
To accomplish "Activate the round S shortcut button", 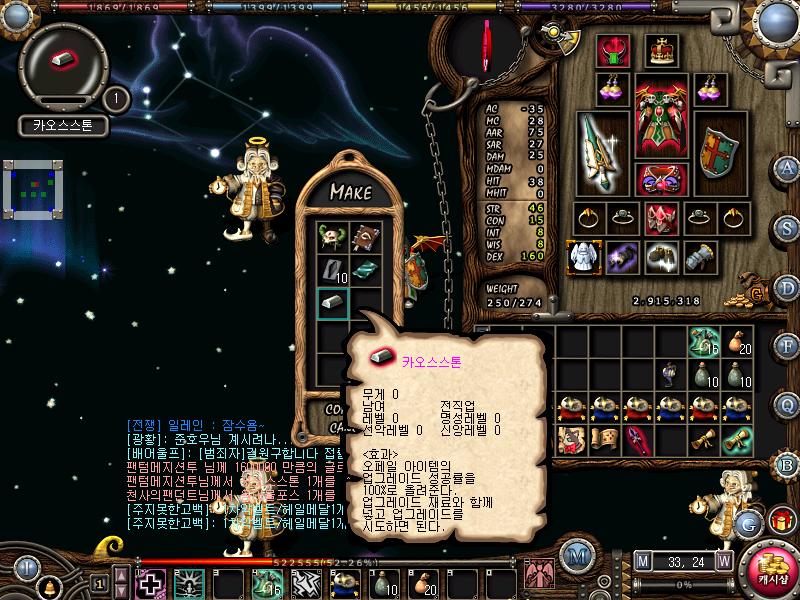I will pyautogui.click(x=788, y=226).
